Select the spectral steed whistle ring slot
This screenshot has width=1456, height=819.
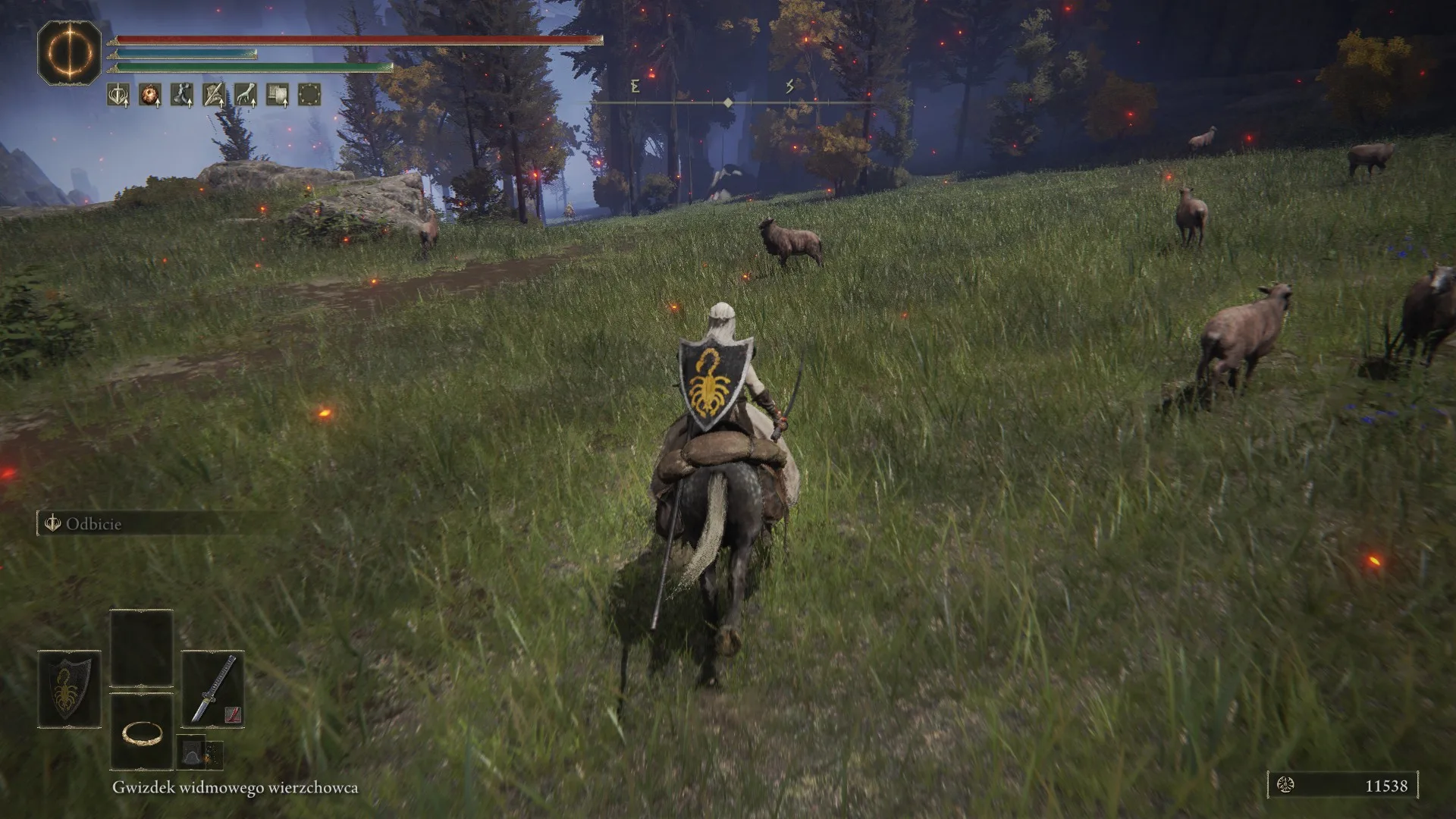[142, 732]
